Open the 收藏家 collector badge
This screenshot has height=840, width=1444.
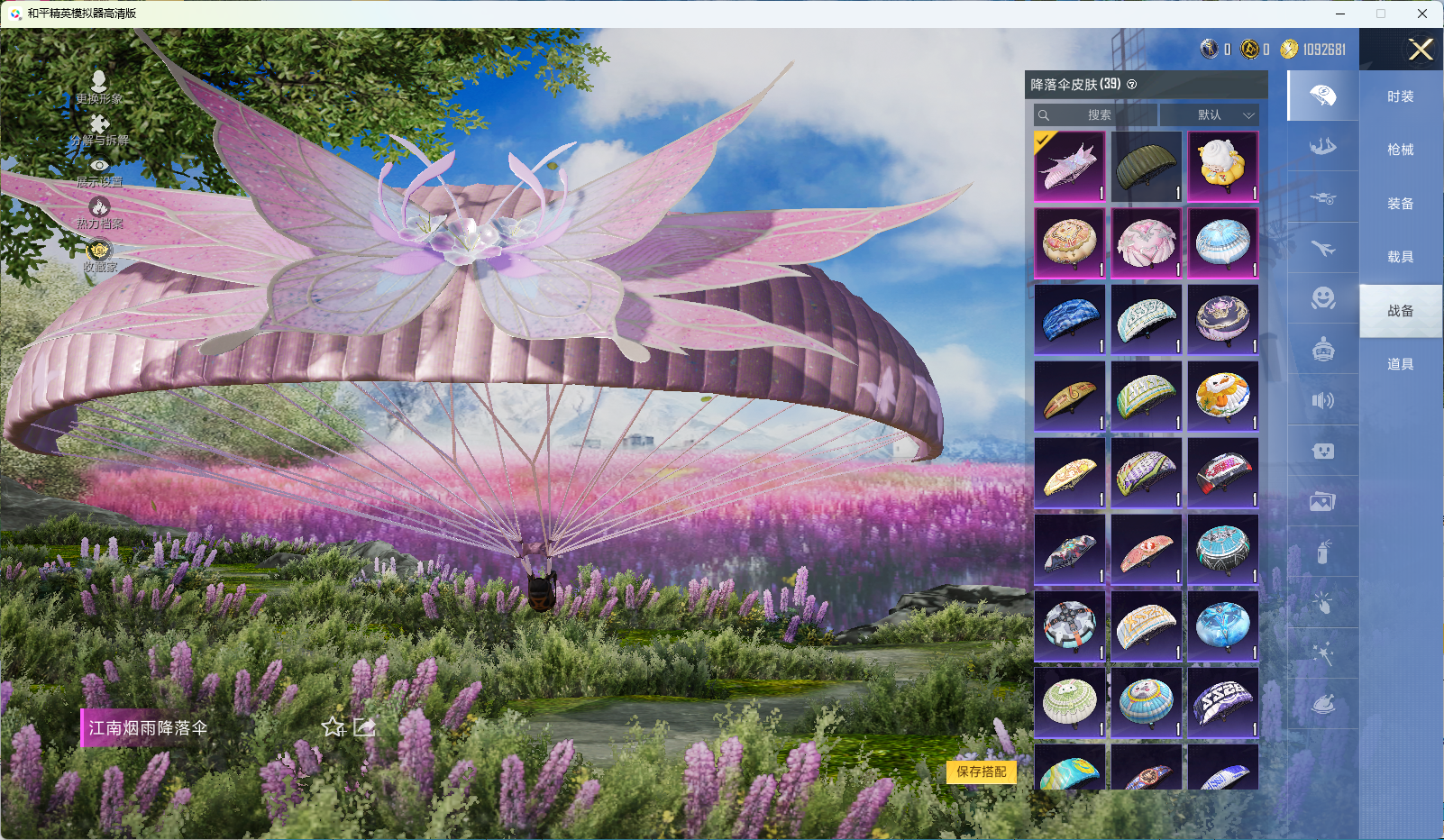pos(99,255)
